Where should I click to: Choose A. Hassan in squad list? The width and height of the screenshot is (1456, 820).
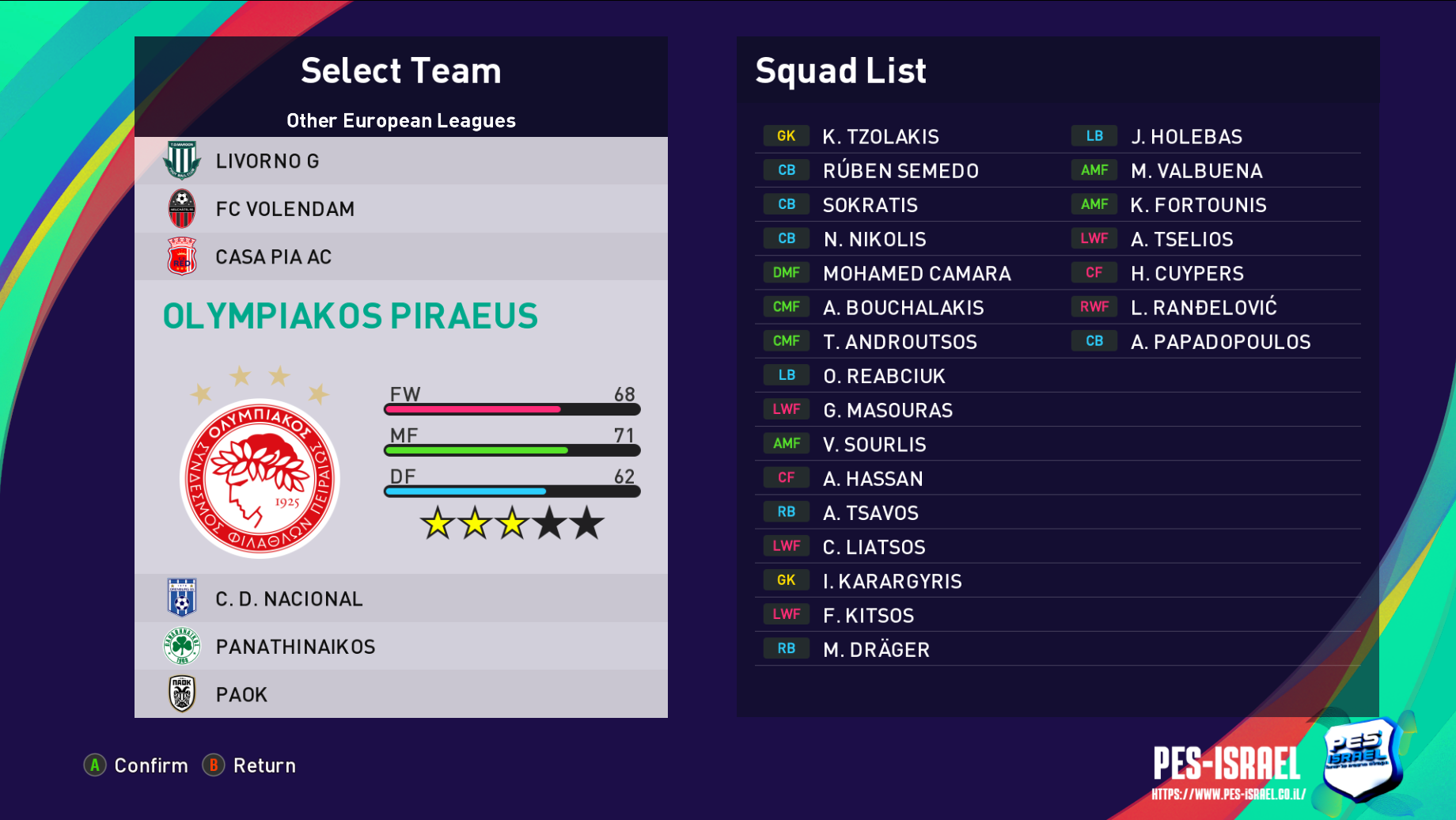pos(872,479)
